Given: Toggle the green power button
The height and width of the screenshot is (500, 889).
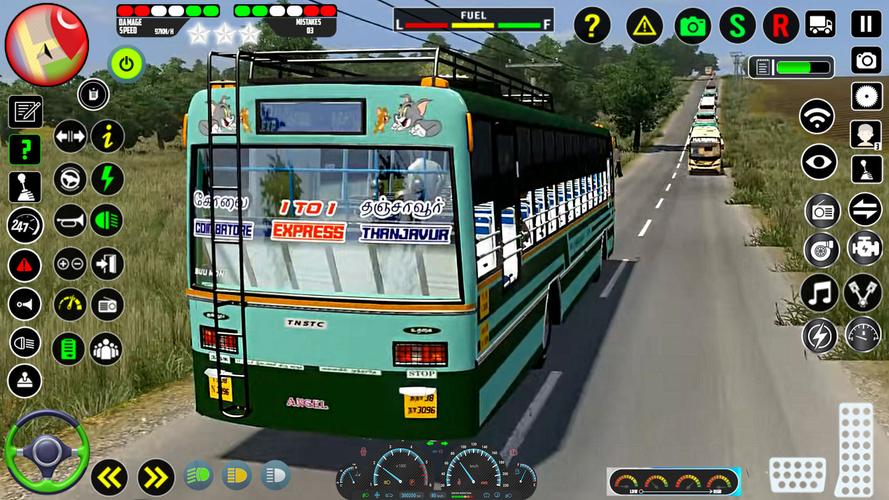Looking at the screenshot, I should (126, 64).
